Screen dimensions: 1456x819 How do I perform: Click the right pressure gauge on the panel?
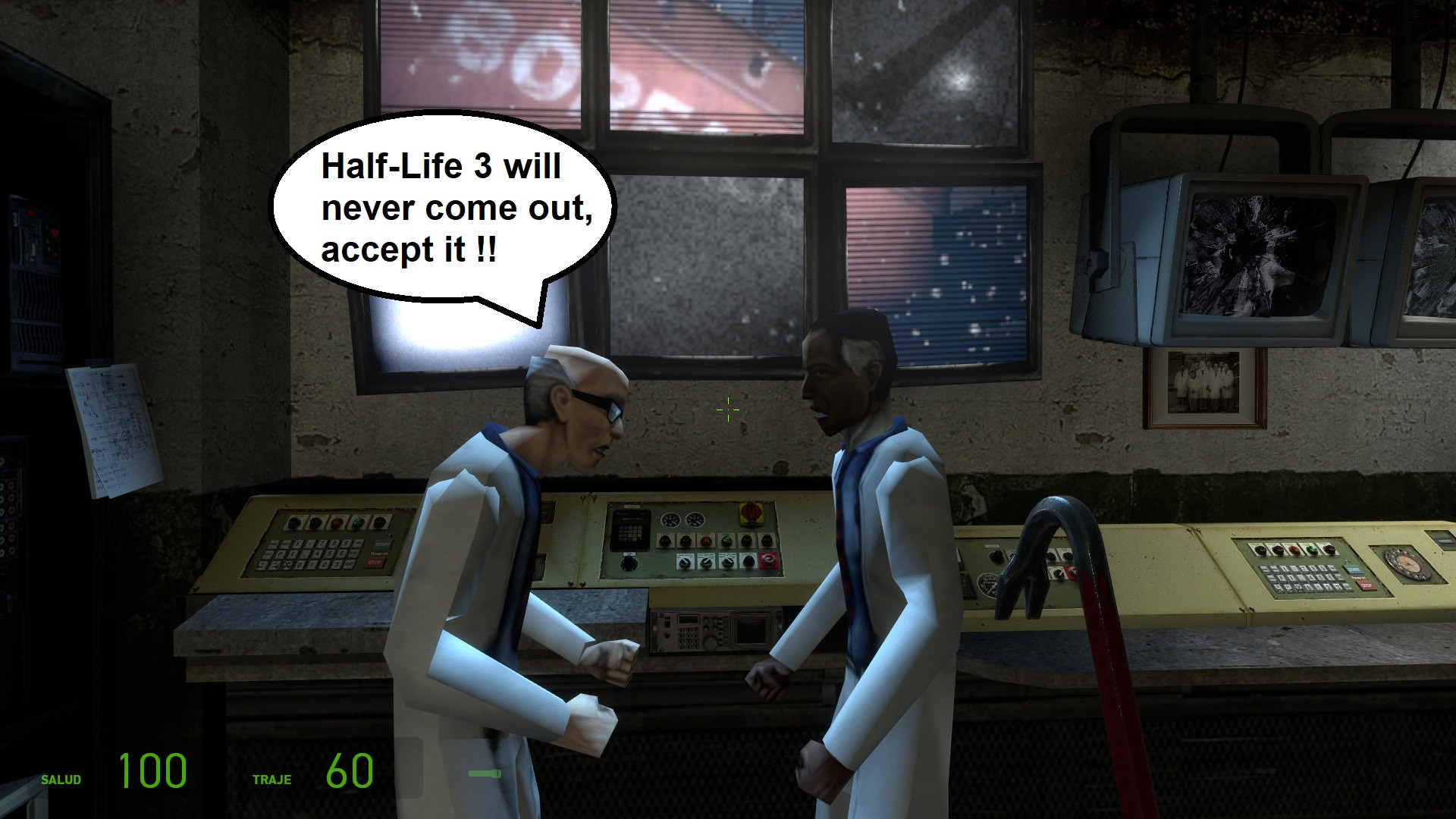[x=695, y=521]
